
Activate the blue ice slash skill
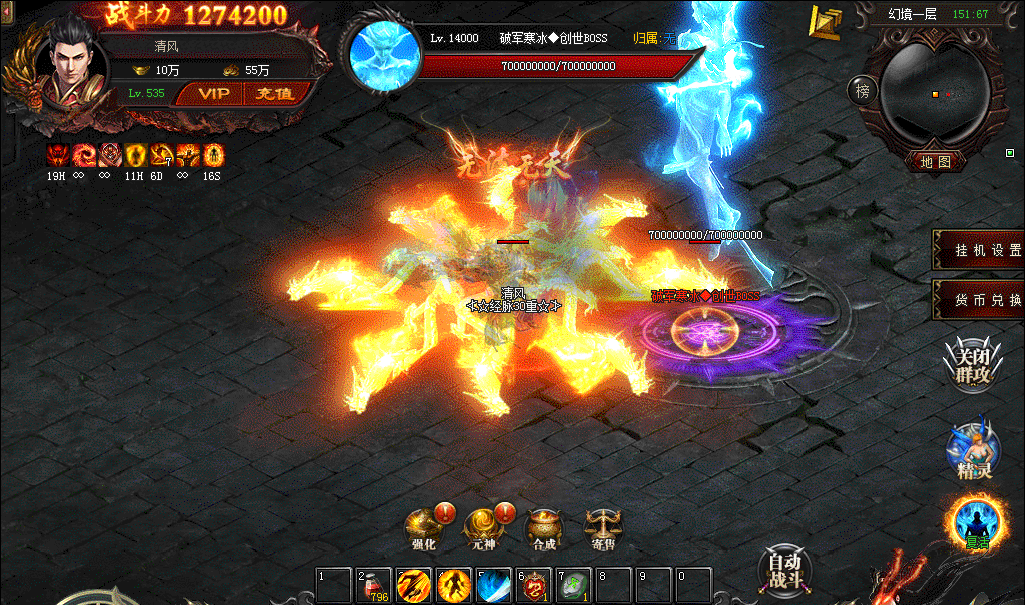494,585
